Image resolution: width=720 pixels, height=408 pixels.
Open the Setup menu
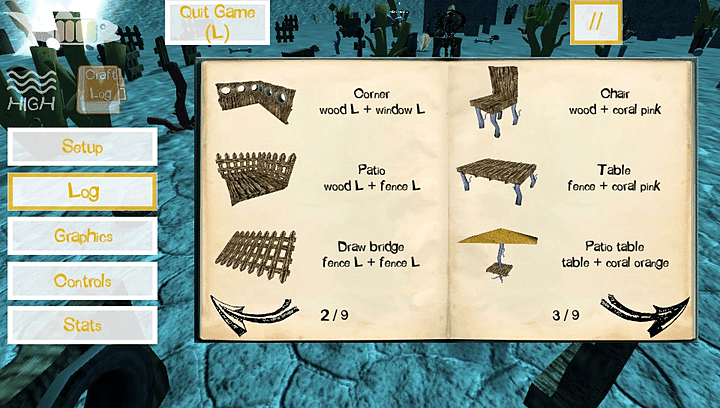tap(82, 147)
